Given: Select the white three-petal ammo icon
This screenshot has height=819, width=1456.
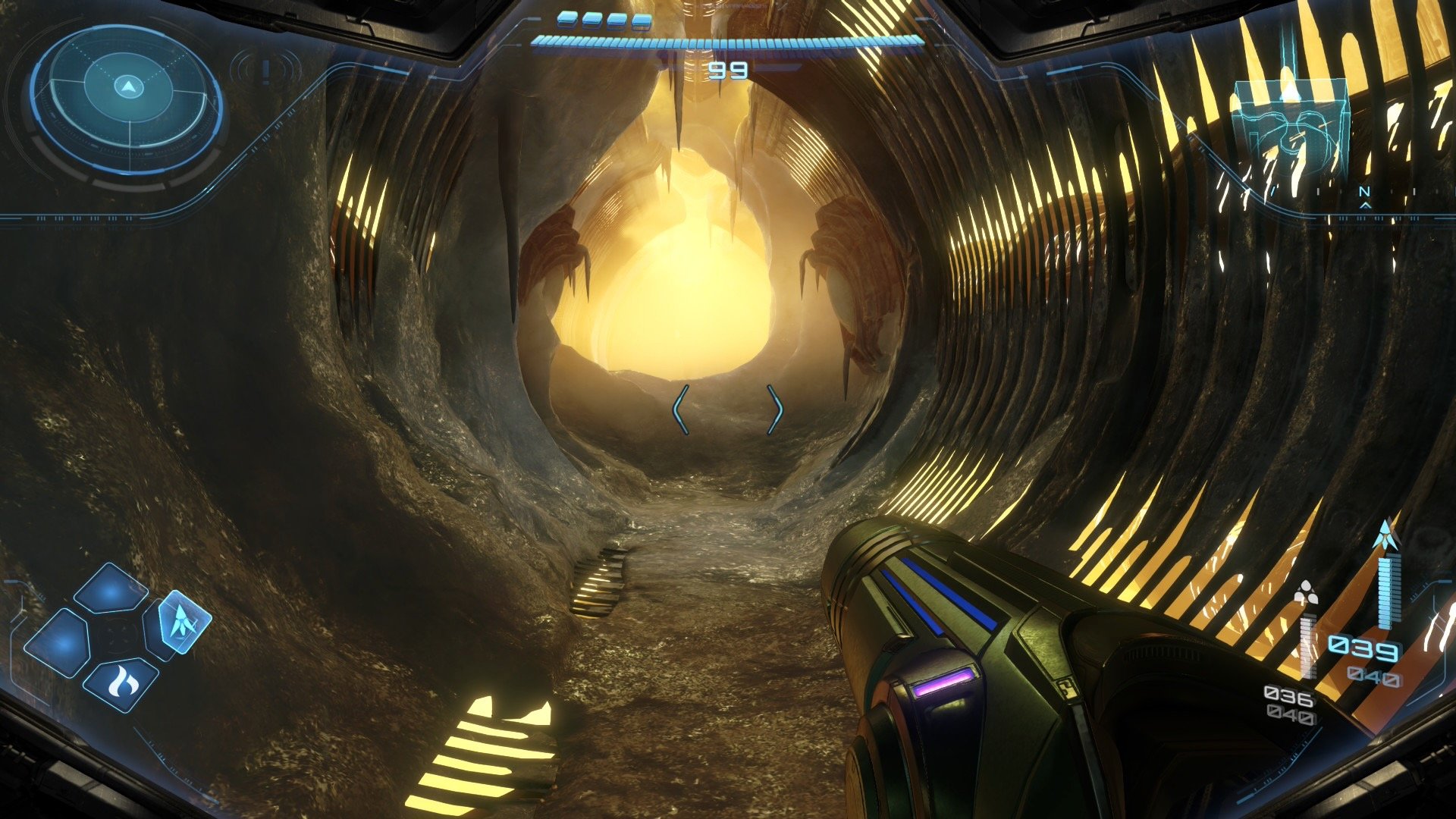Looking at the screenshot, I should point(1305,594).
